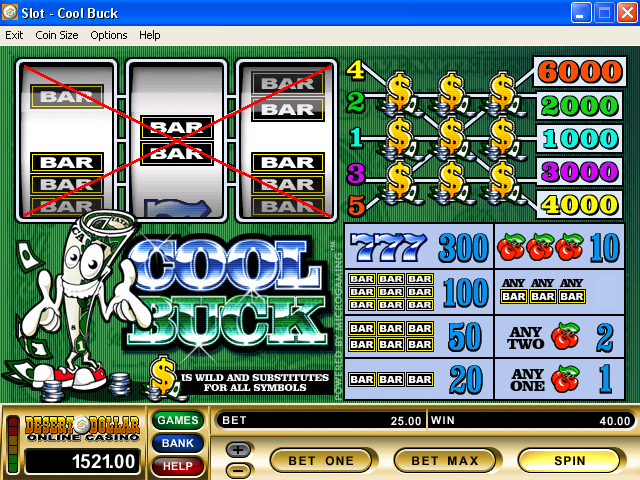640x480 pixels.
Task: Spin the reels with SPIN button
Action: tap(568, 460)
